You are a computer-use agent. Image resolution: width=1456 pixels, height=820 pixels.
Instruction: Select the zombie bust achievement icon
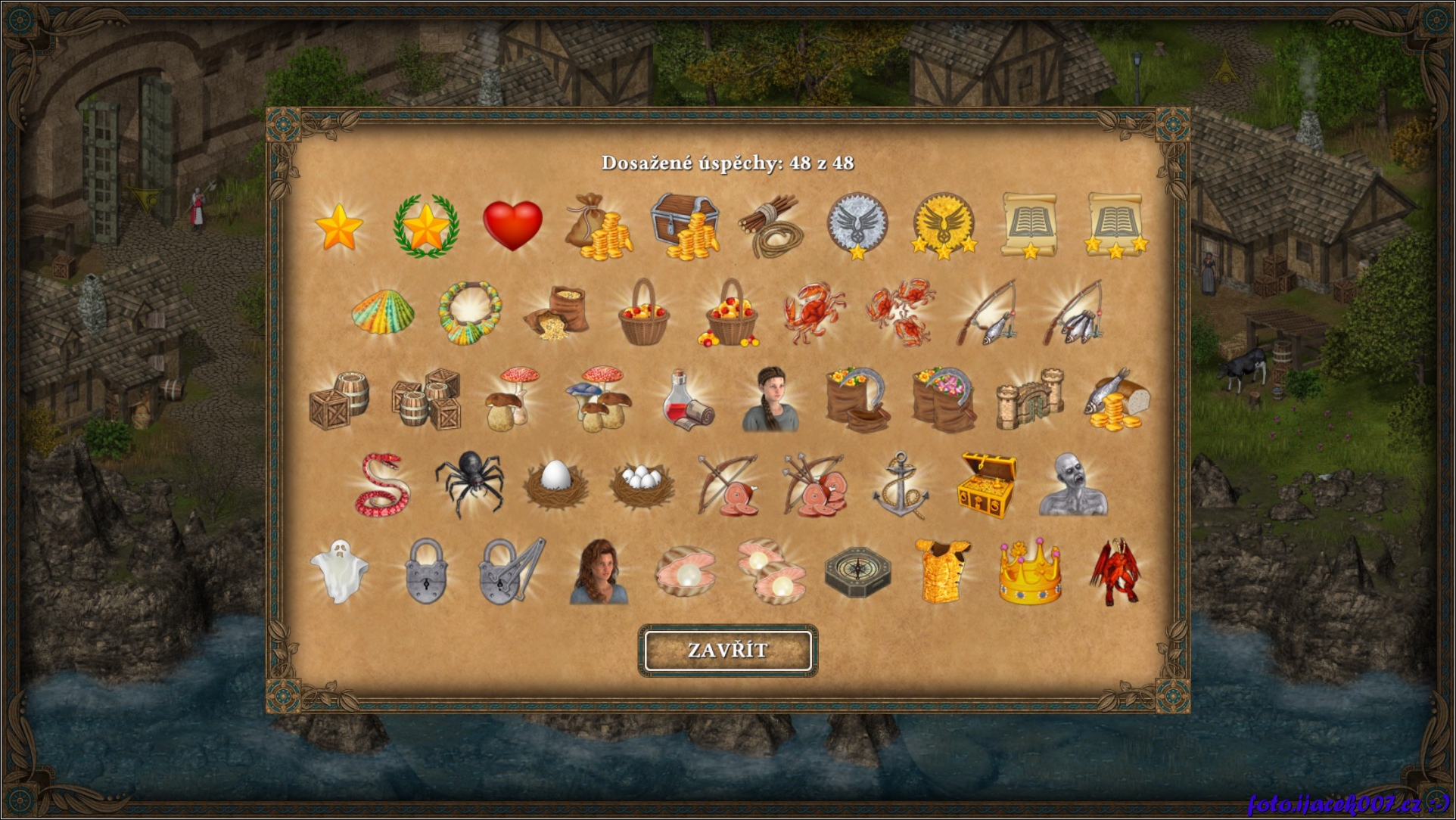pyautogui.click(x=1073, y=486)
